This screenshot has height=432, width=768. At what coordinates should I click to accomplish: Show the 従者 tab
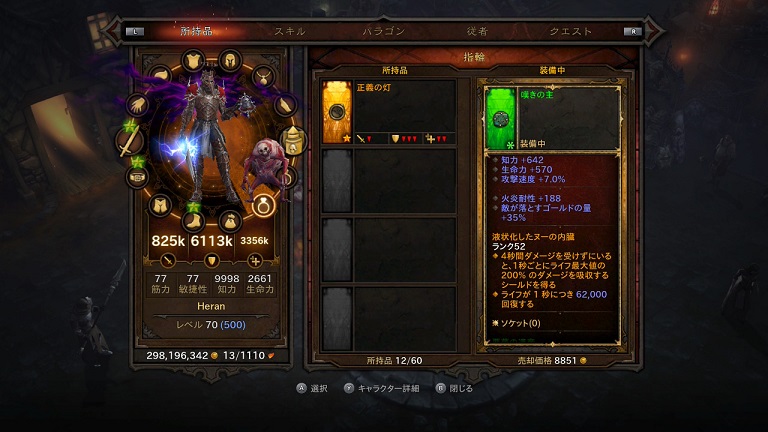[477, 31]
